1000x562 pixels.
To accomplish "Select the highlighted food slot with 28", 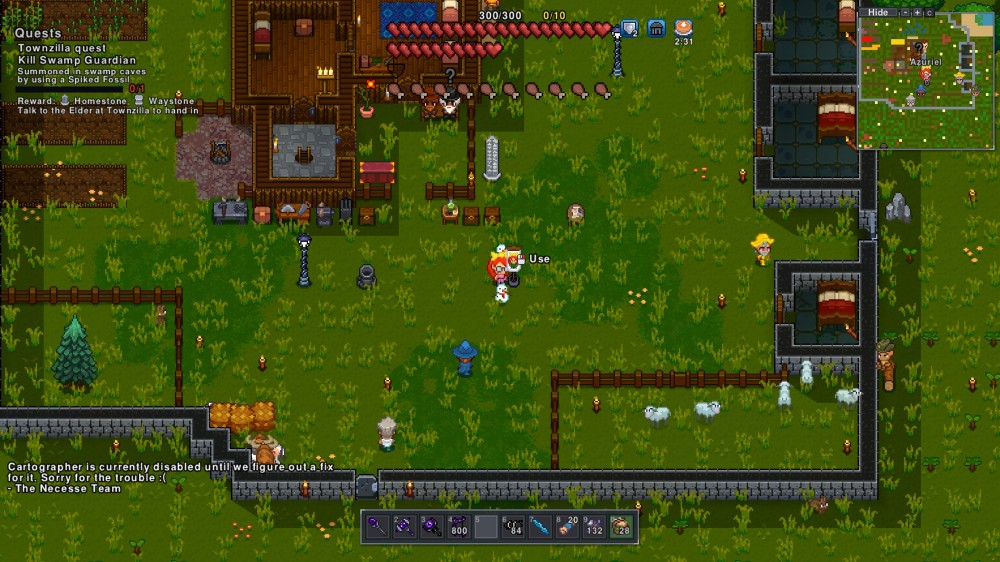I will coord(621,526).
